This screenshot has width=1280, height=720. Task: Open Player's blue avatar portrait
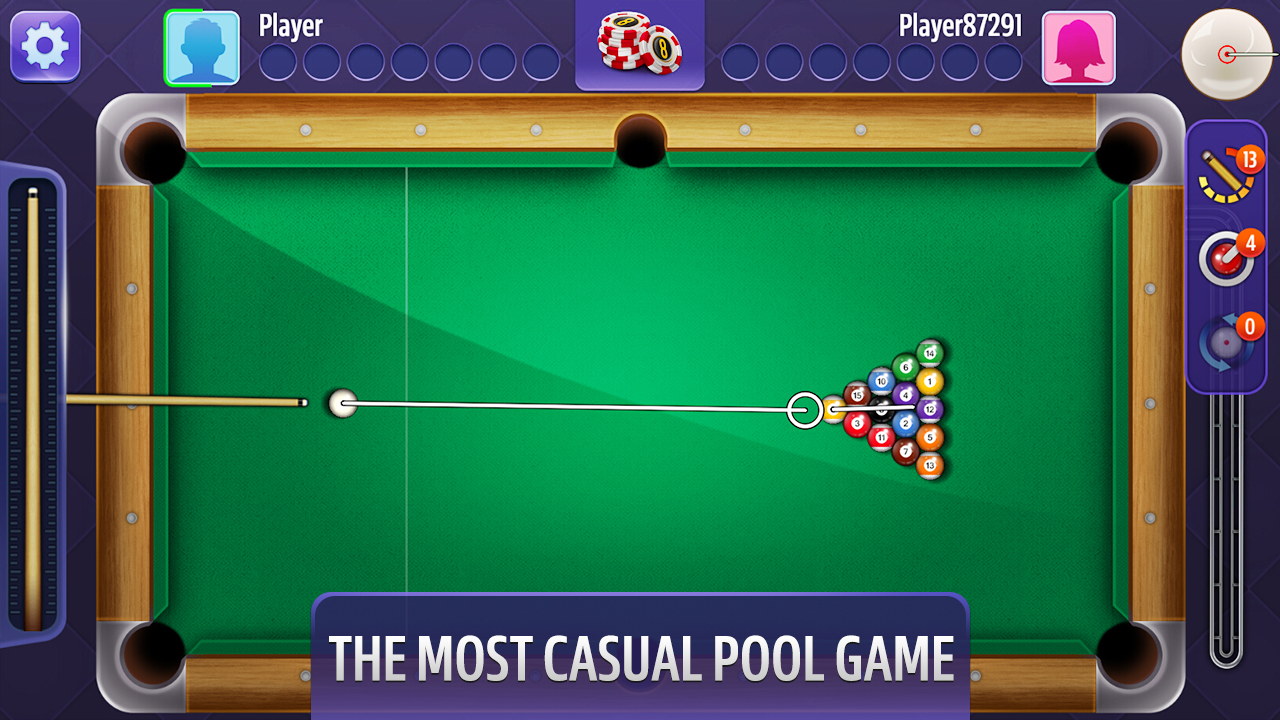(202, 46)
